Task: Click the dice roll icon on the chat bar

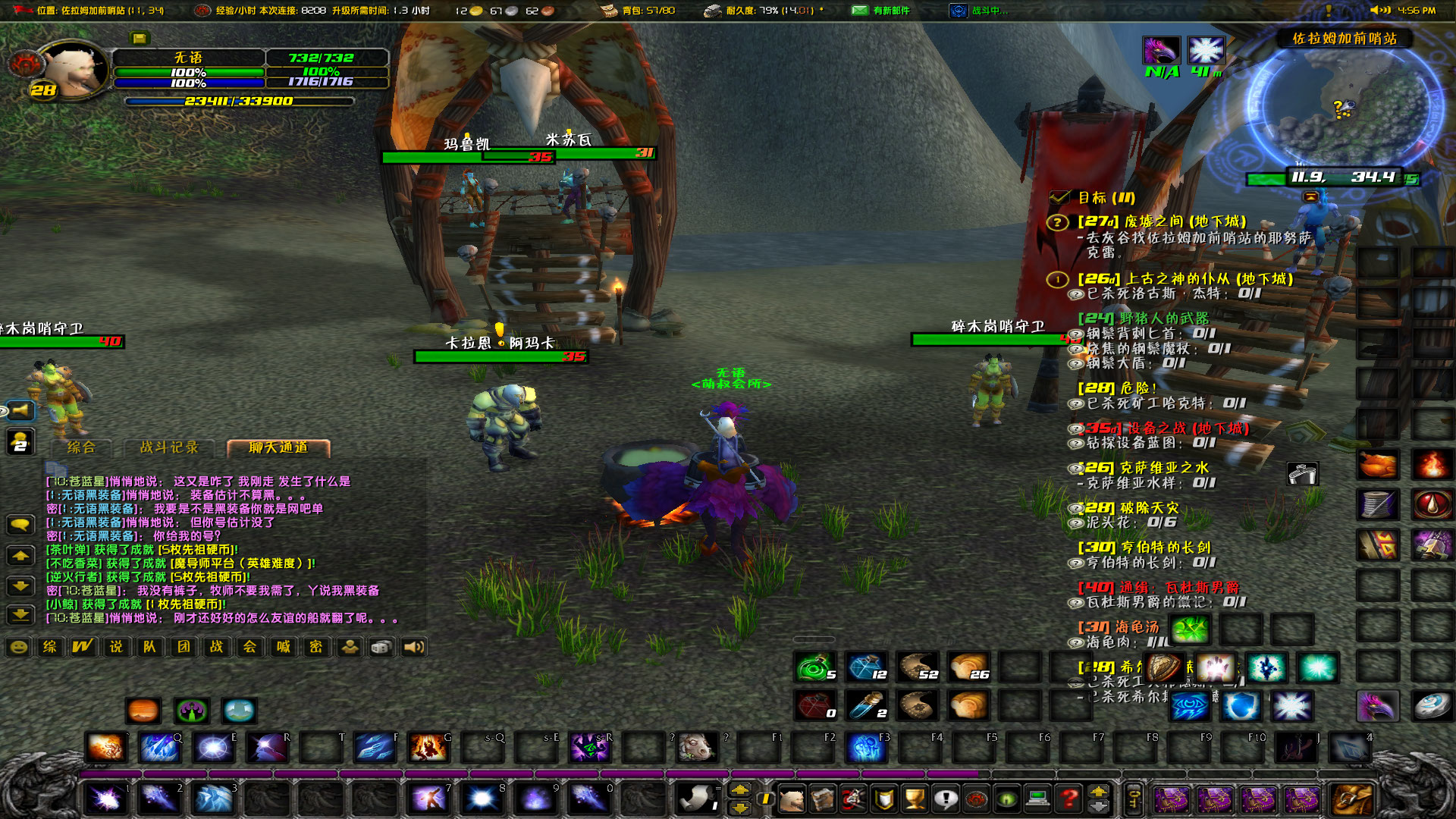Action: pyautogui.click(x=381, y=646)
